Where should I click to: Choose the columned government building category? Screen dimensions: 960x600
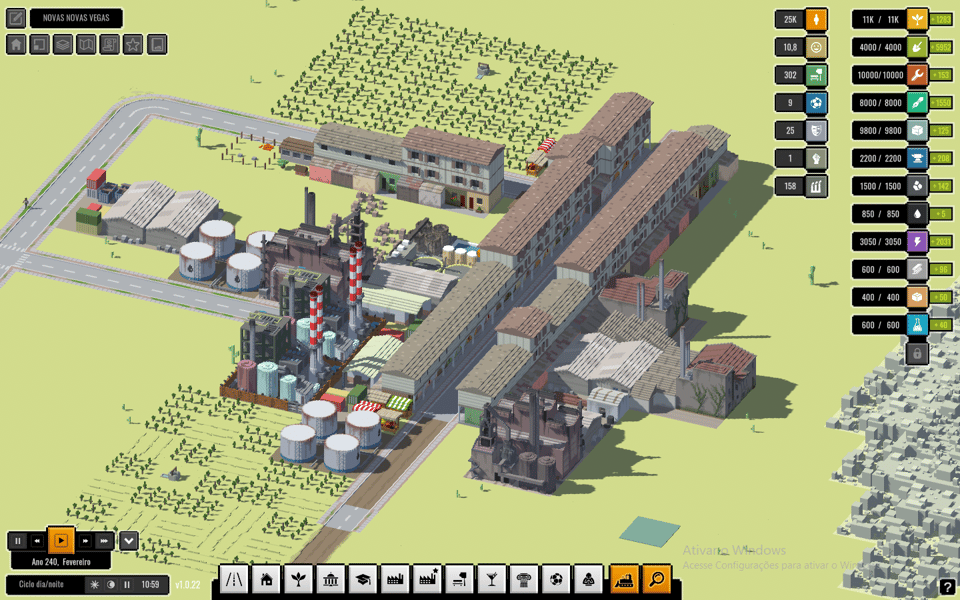pyautogui.click(x=331, y=578)
